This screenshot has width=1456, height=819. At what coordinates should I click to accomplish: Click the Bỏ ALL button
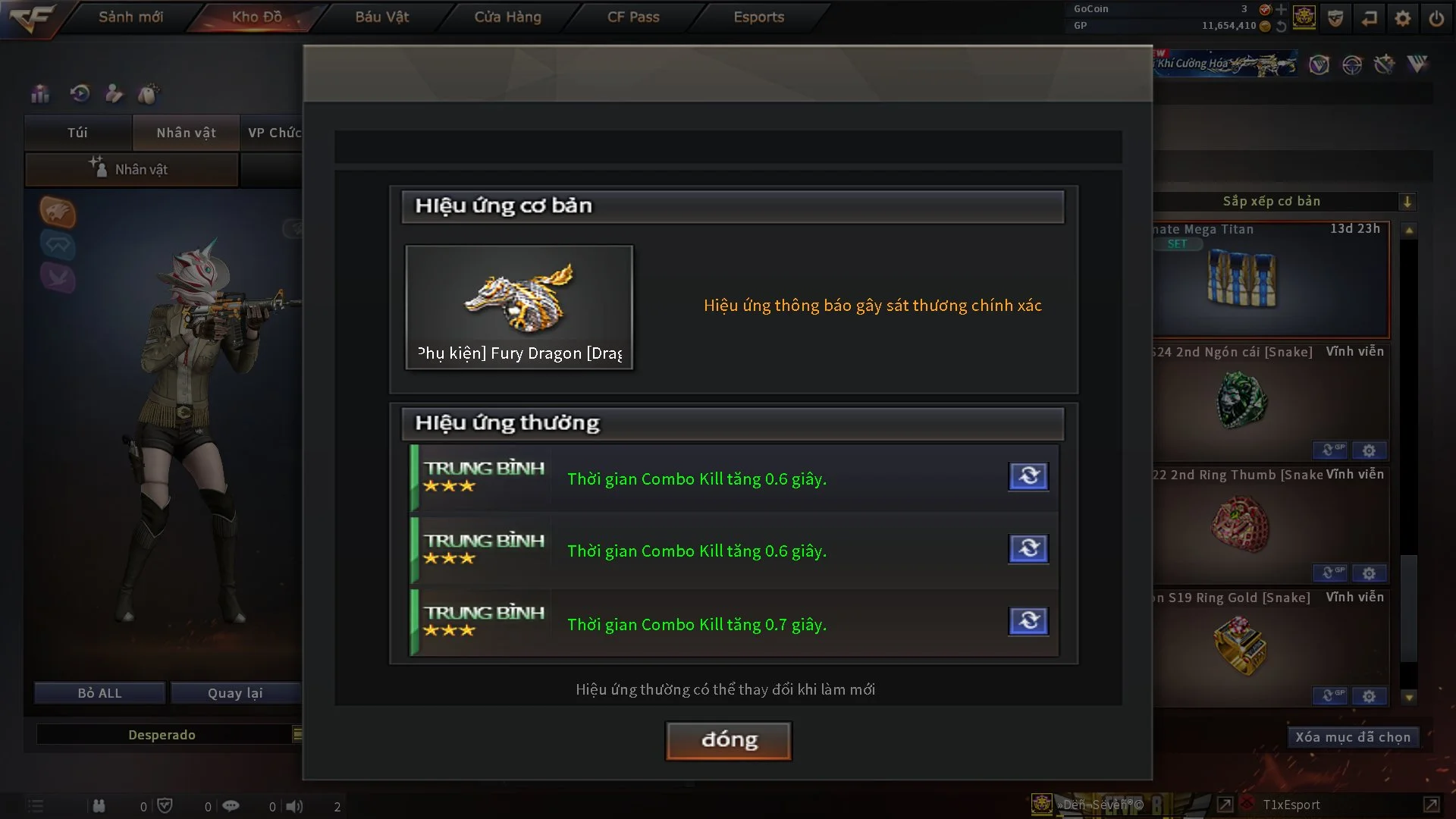coord(99,693)
